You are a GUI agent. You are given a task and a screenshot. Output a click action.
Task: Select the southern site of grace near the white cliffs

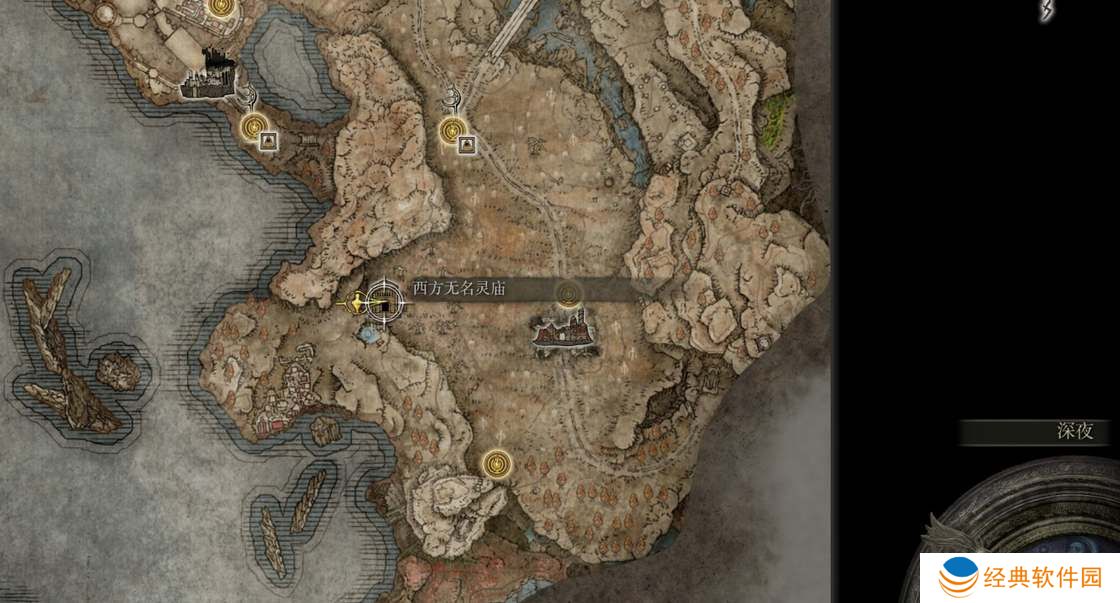click(495, 463)
